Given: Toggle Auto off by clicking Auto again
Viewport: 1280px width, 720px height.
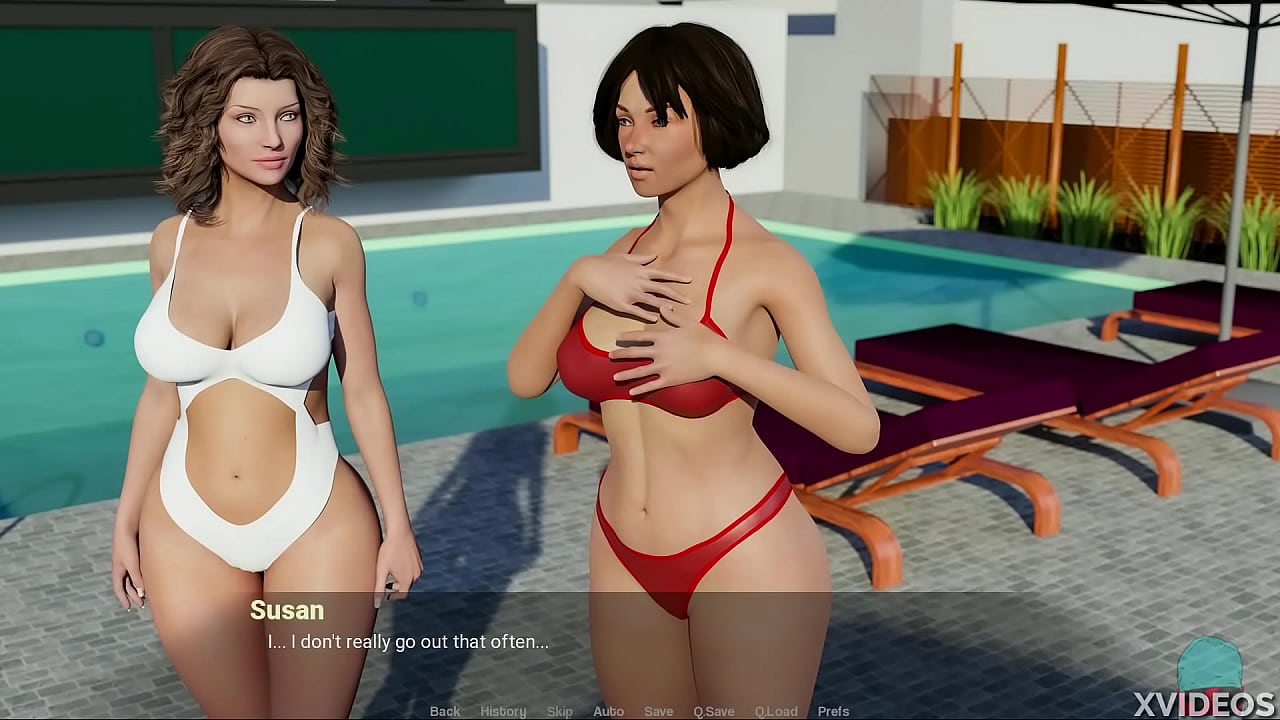Looking at the screenshot, I should click(x=608, y=711).
